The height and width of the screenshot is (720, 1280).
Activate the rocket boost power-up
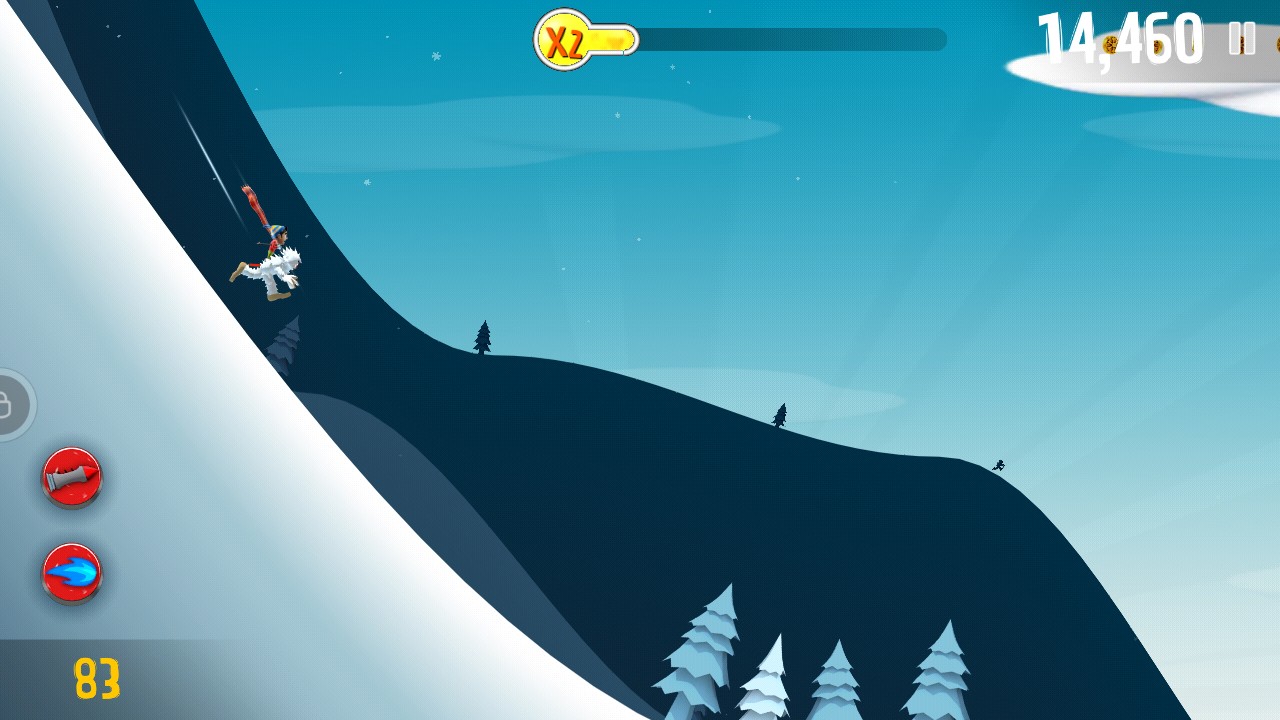[72, 477]
